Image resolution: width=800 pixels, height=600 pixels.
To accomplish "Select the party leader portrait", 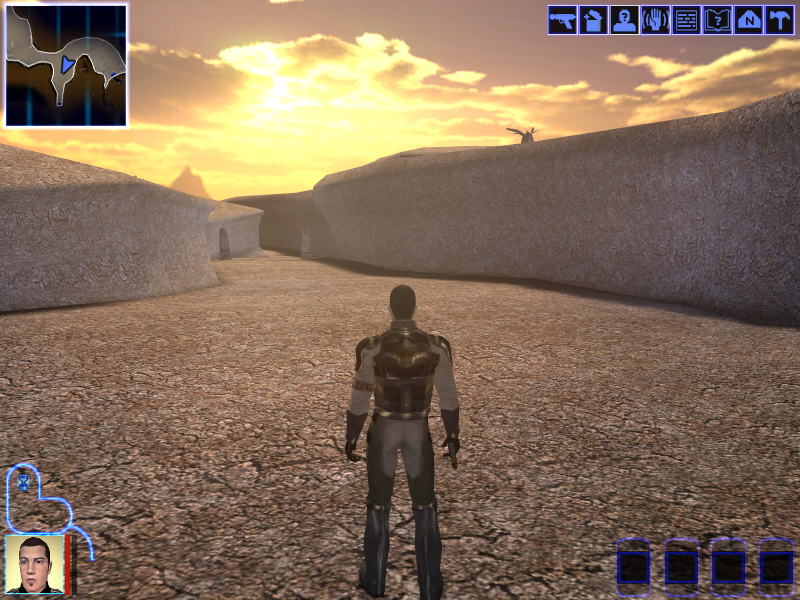I will [x=35, y=564].
